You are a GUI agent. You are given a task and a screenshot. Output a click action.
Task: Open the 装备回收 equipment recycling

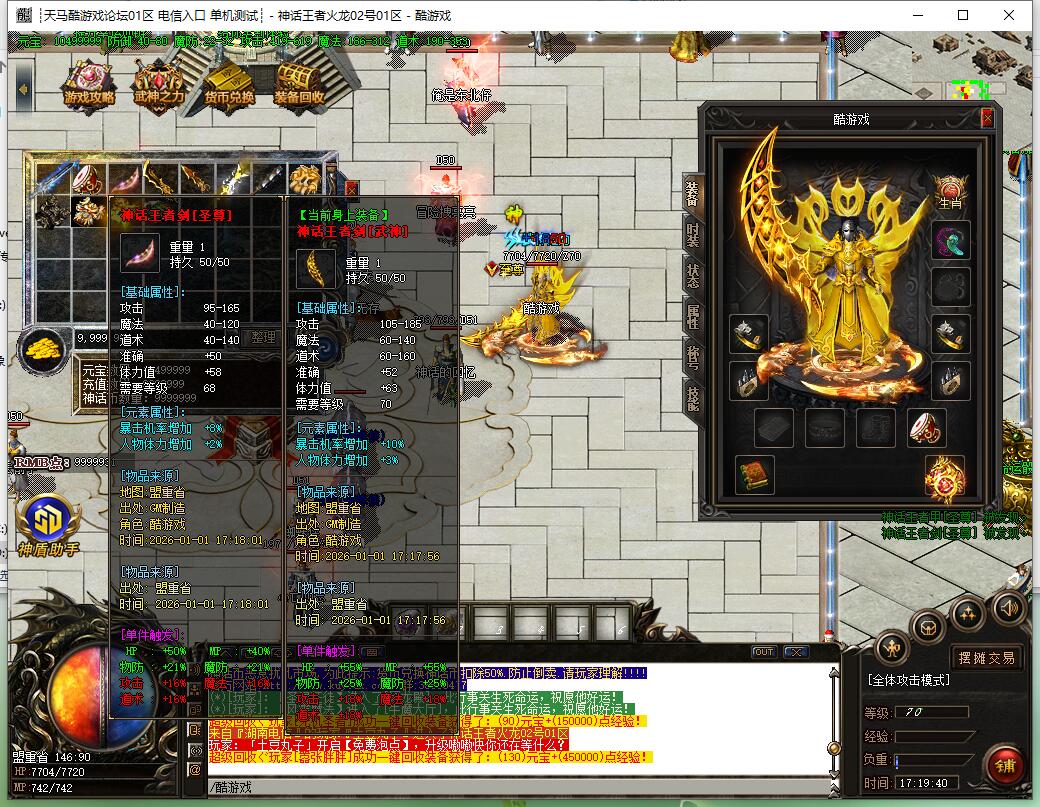tap(299, 83)
